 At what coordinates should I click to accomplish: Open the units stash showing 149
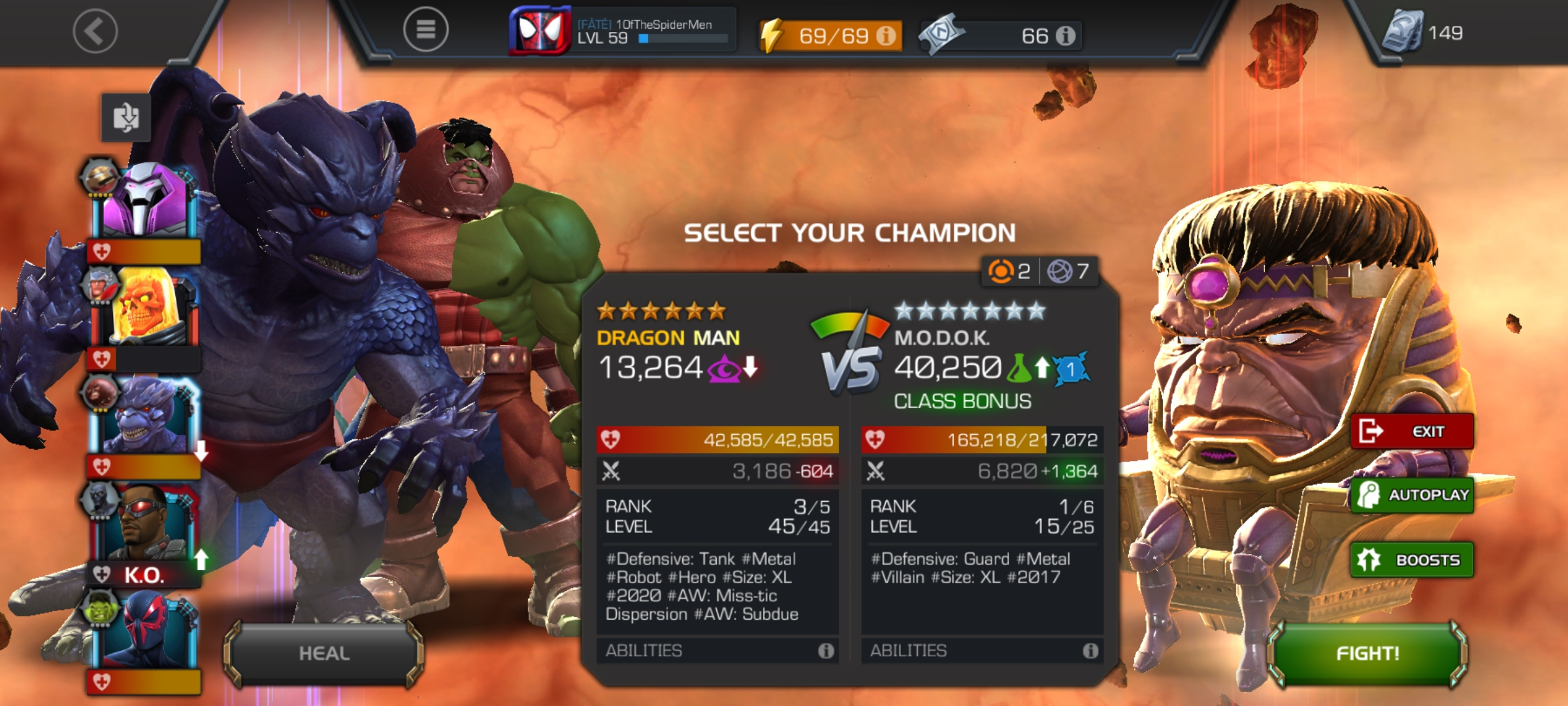click(1424, 33)
